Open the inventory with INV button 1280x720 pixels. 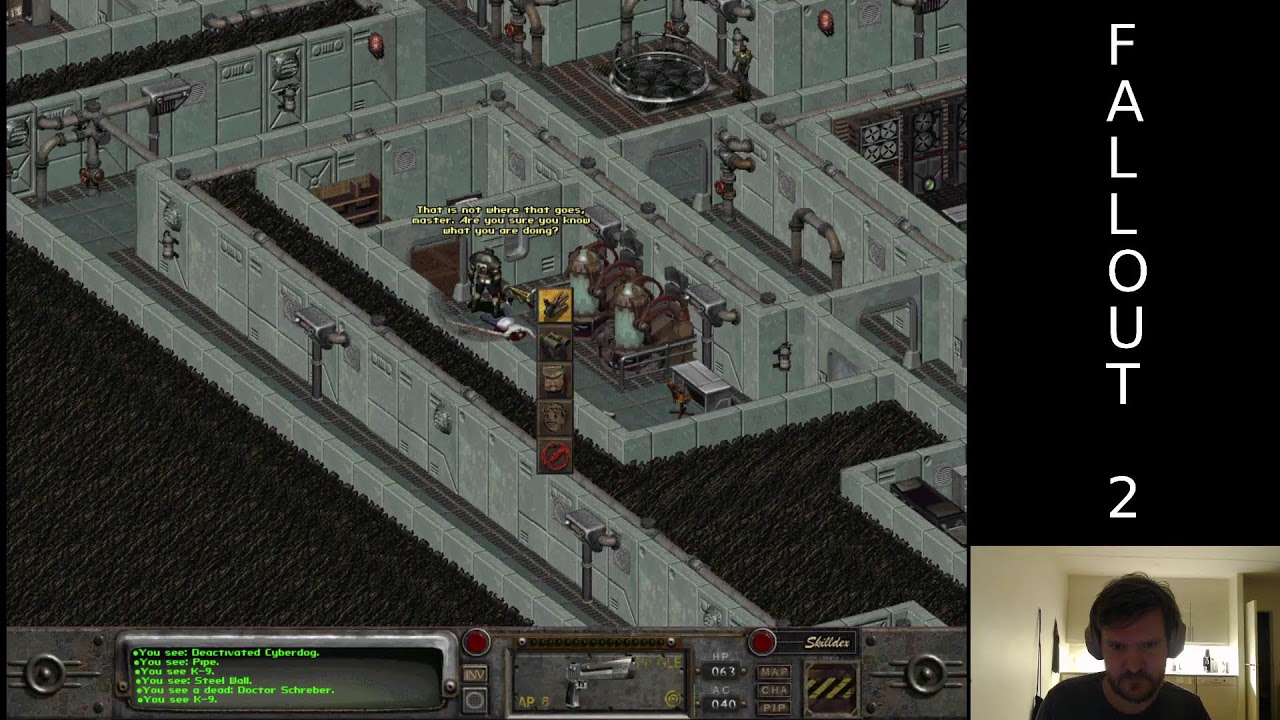pyautogui.click(x=475, y=675)
